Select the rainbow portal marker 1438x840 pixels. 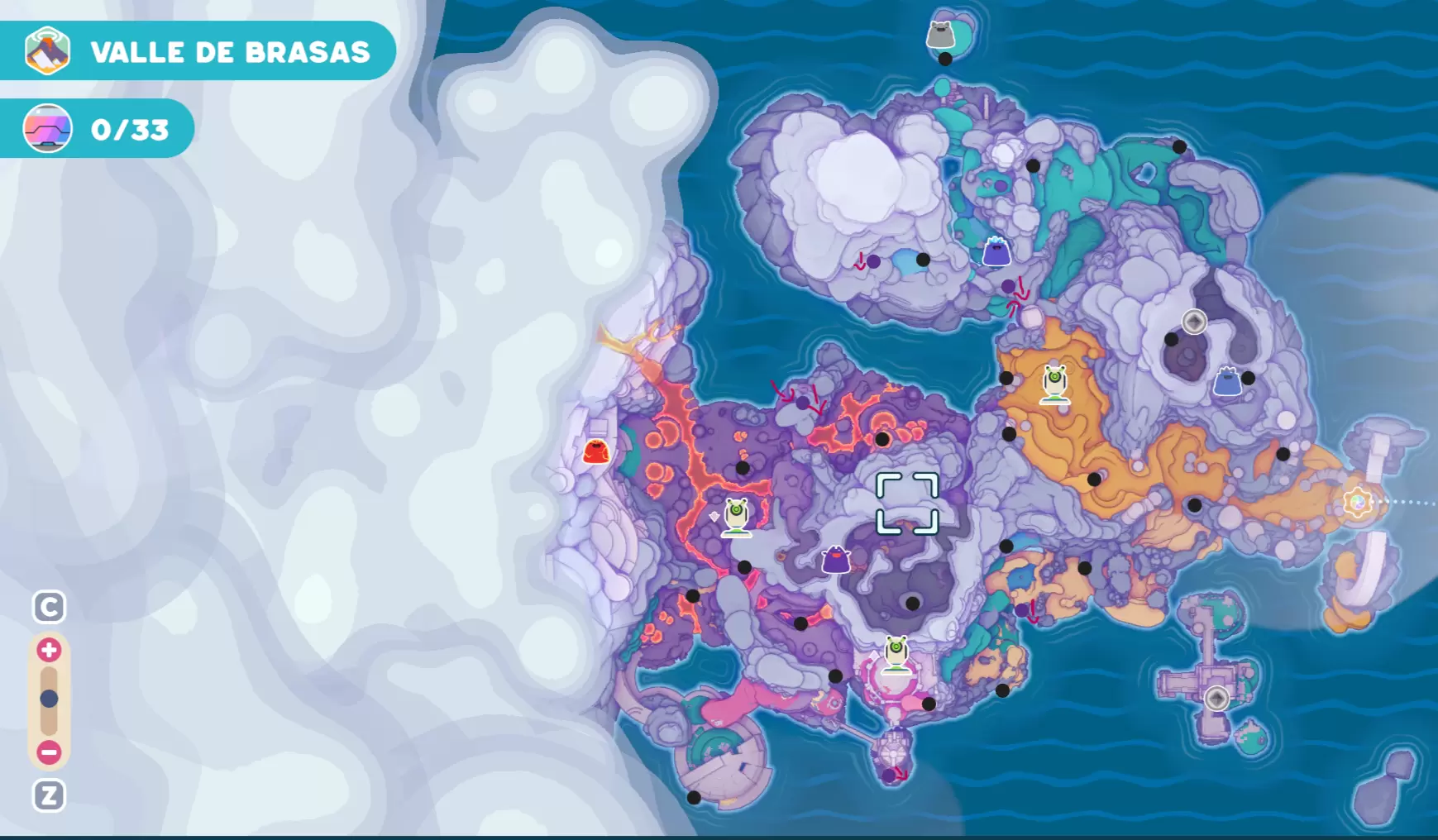coord(1357,502)
